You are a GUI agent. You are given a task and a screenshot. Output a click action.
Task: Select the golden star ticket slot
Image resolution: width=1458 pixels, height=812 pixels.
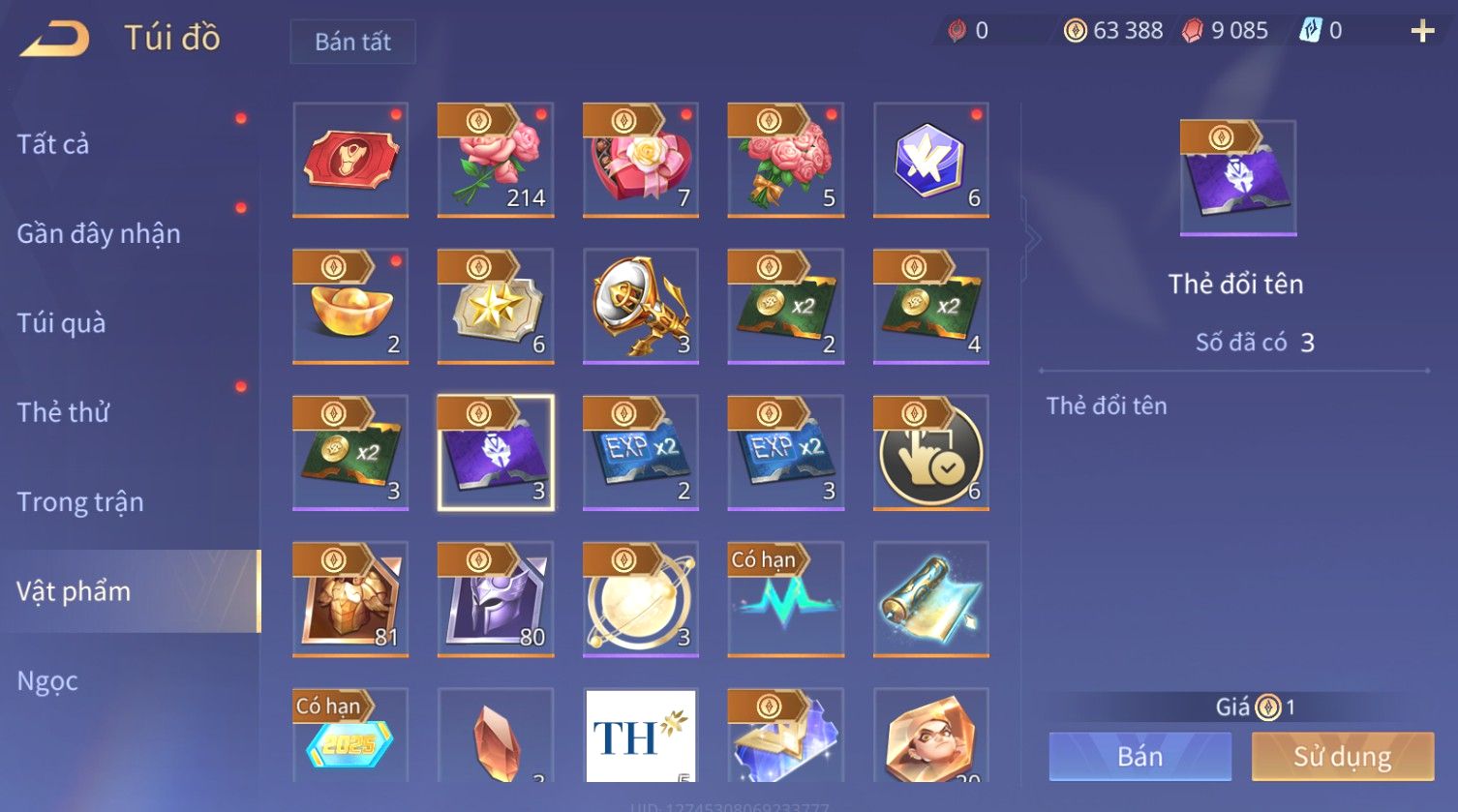496,306
